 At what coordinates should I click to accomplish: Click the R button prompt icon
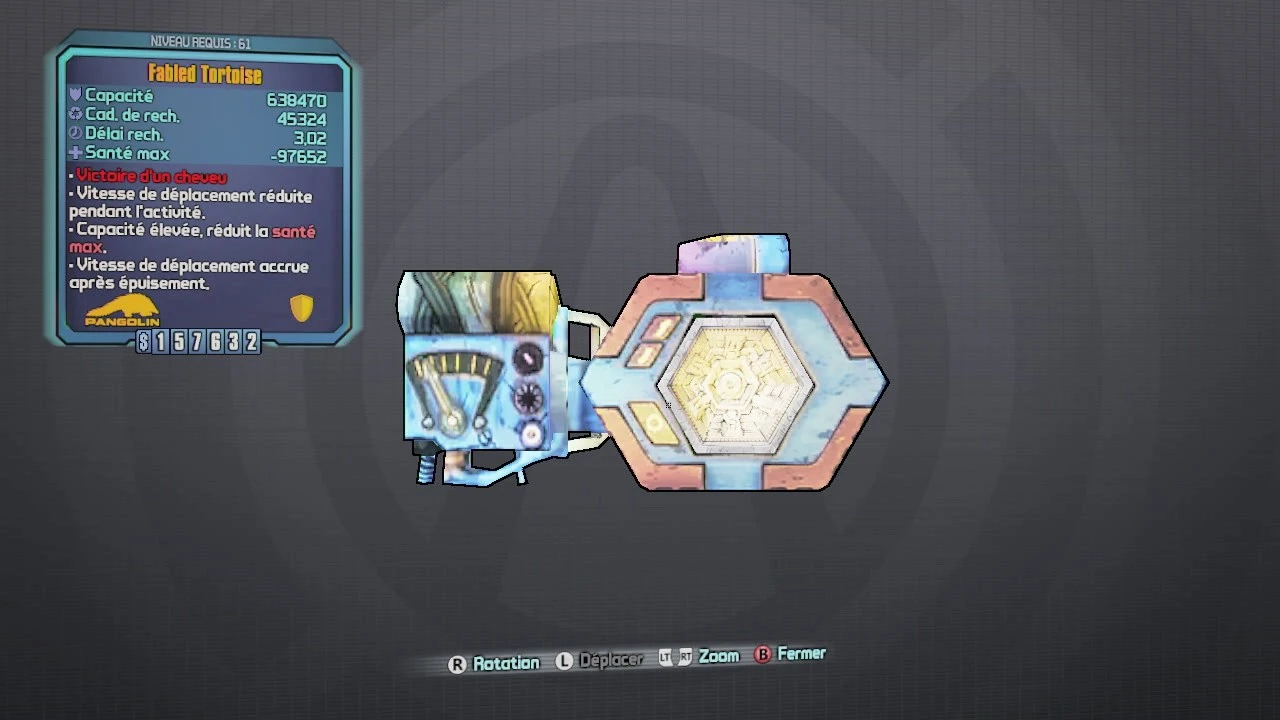(458, 663)
